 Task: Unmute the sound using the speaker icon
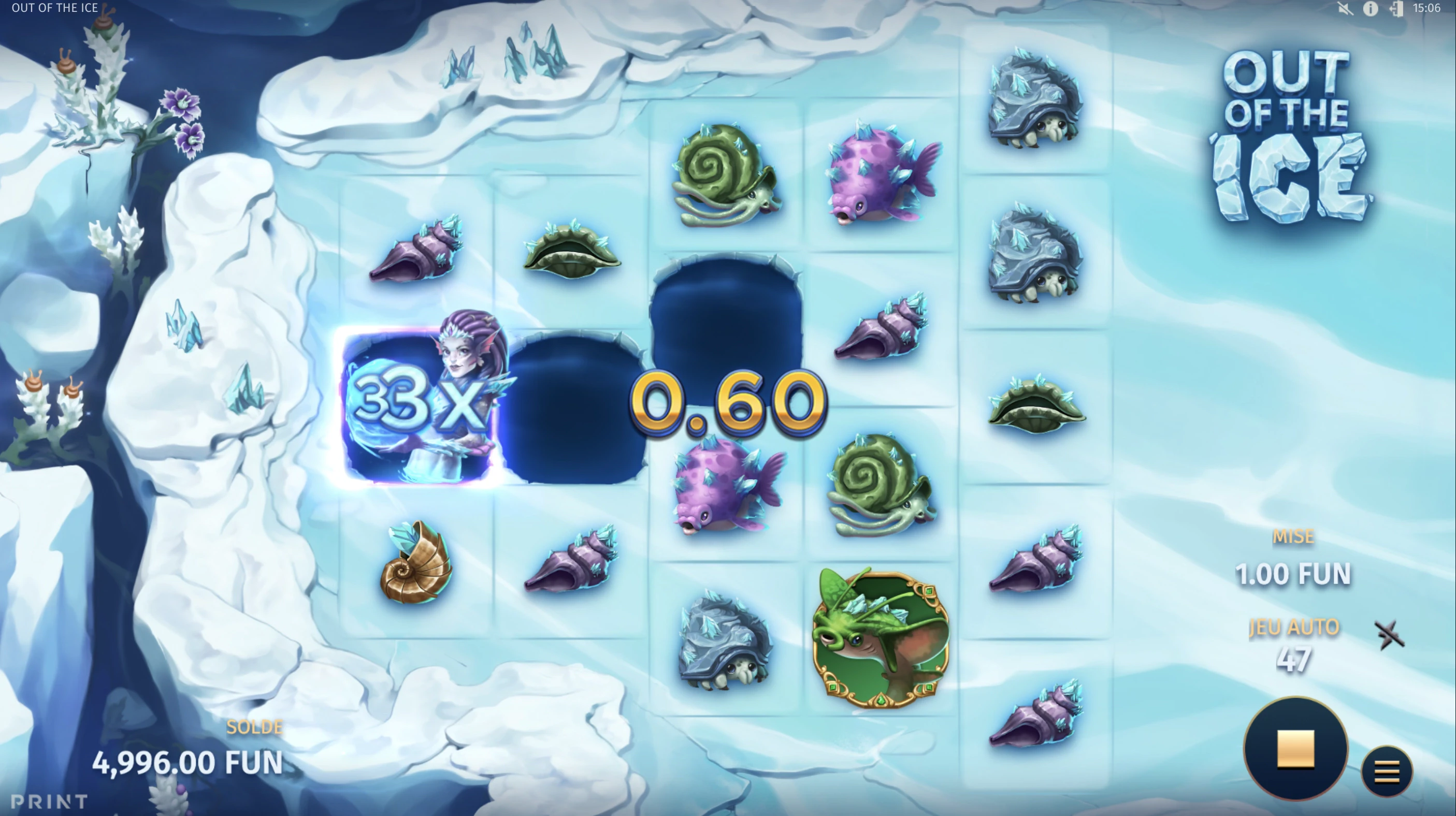click(1345, 8)
